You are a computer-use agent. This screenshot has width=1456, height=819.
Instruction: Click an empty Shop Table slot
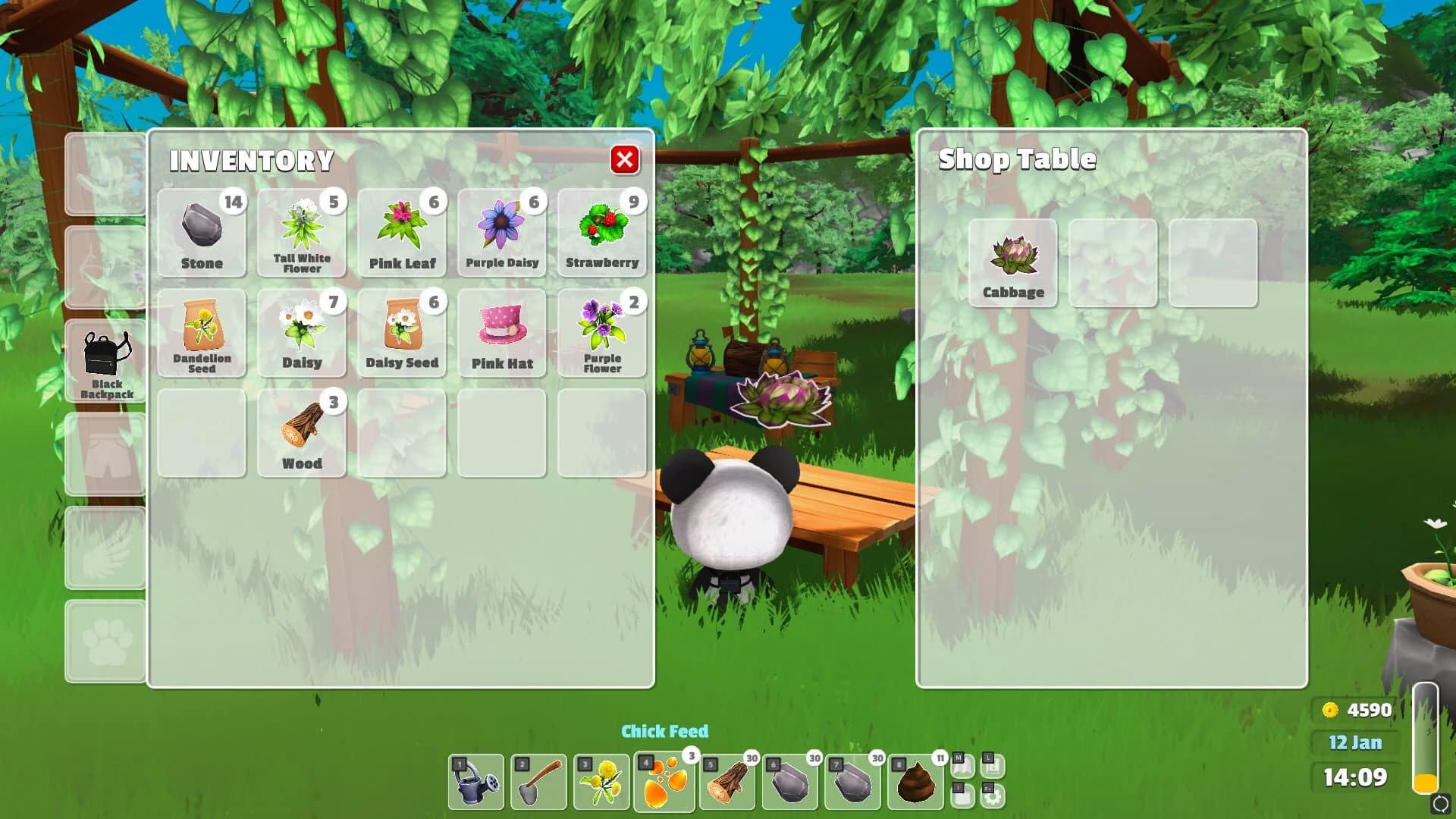[1113, 263]
